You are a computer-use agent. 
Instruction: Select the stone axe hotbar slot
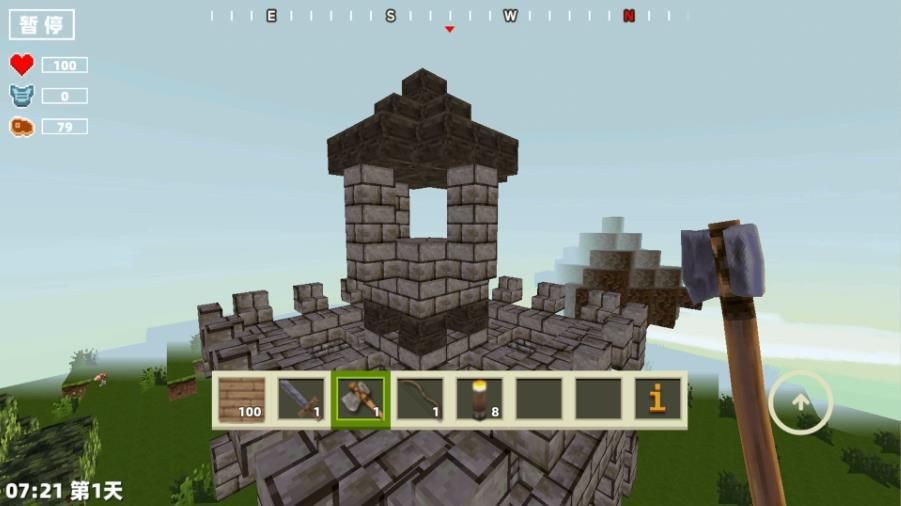pos(360,399)
